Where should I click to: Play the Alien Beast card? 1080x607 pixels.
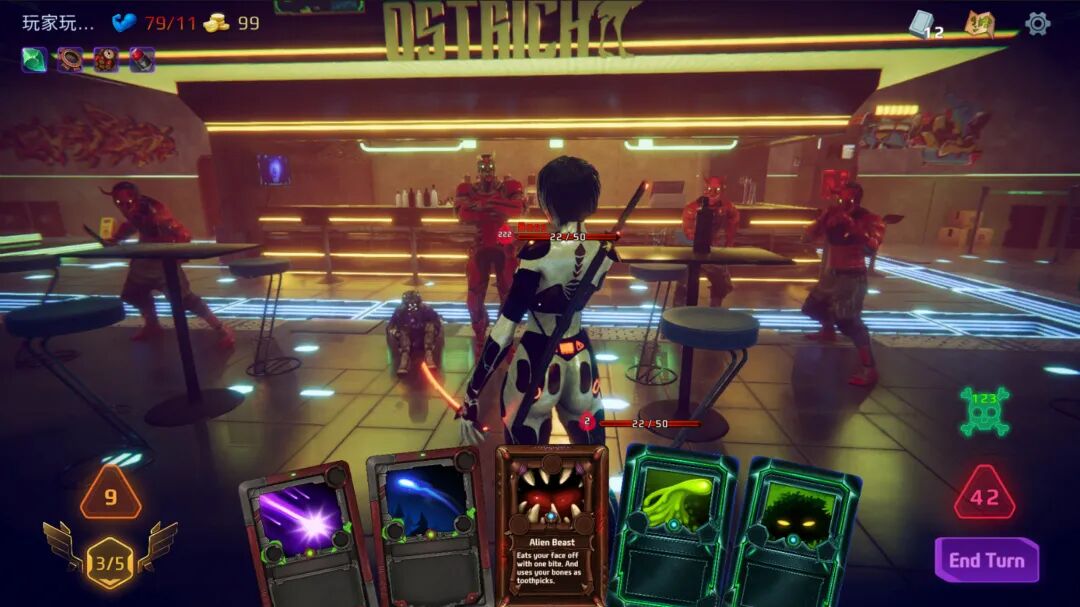click(x=552, y=523)
